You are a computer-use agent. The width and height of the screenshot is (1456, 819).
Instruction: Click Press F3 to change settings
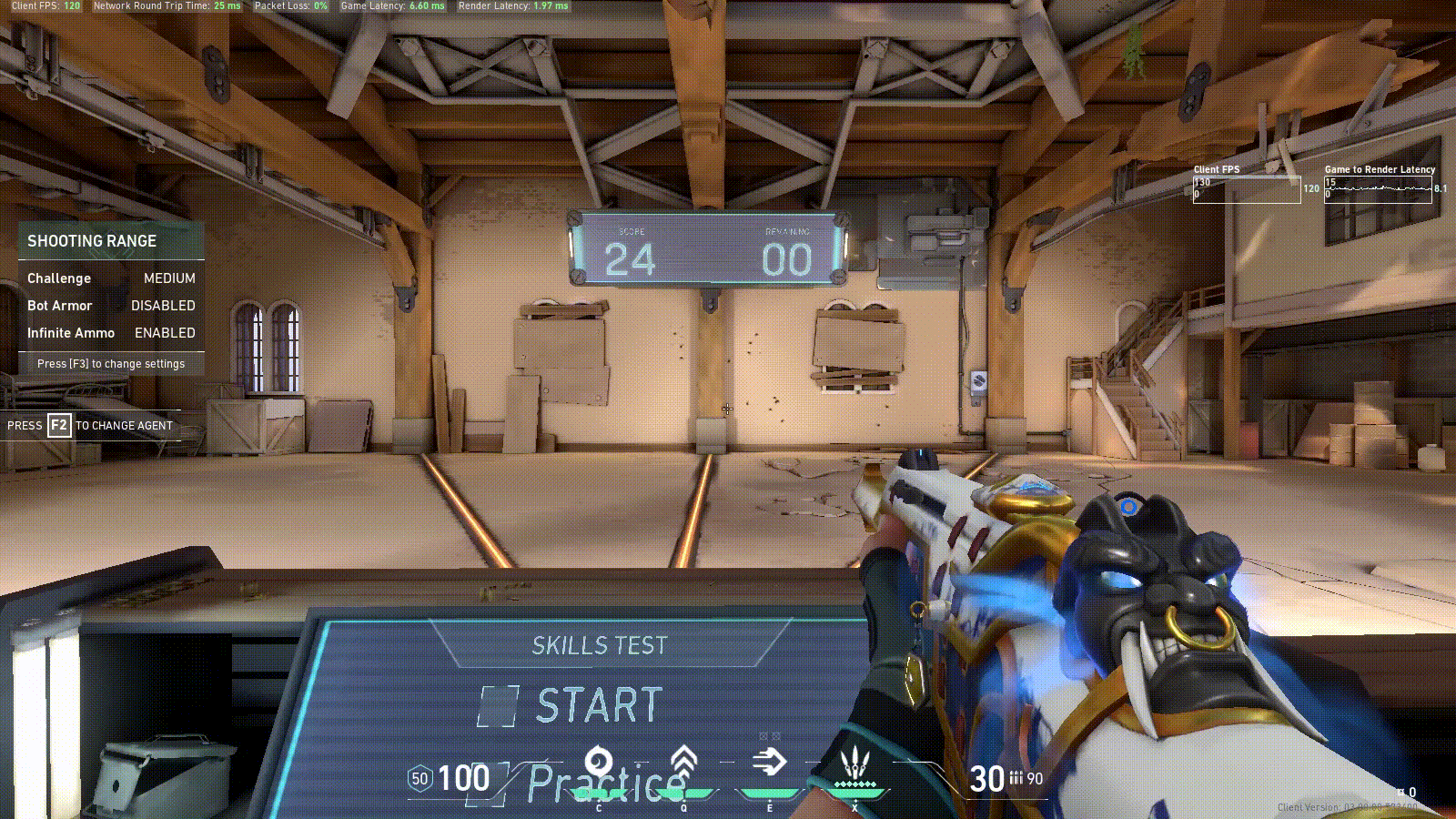point(111,363)
